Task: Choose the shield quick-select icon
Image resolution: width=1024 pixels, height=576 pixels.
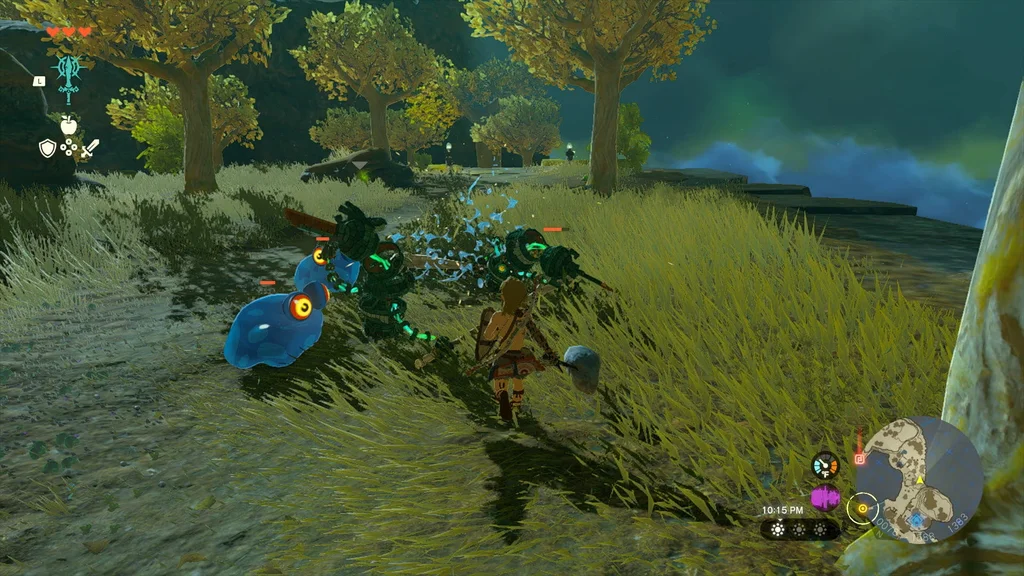Action: [x=47, y=148]
